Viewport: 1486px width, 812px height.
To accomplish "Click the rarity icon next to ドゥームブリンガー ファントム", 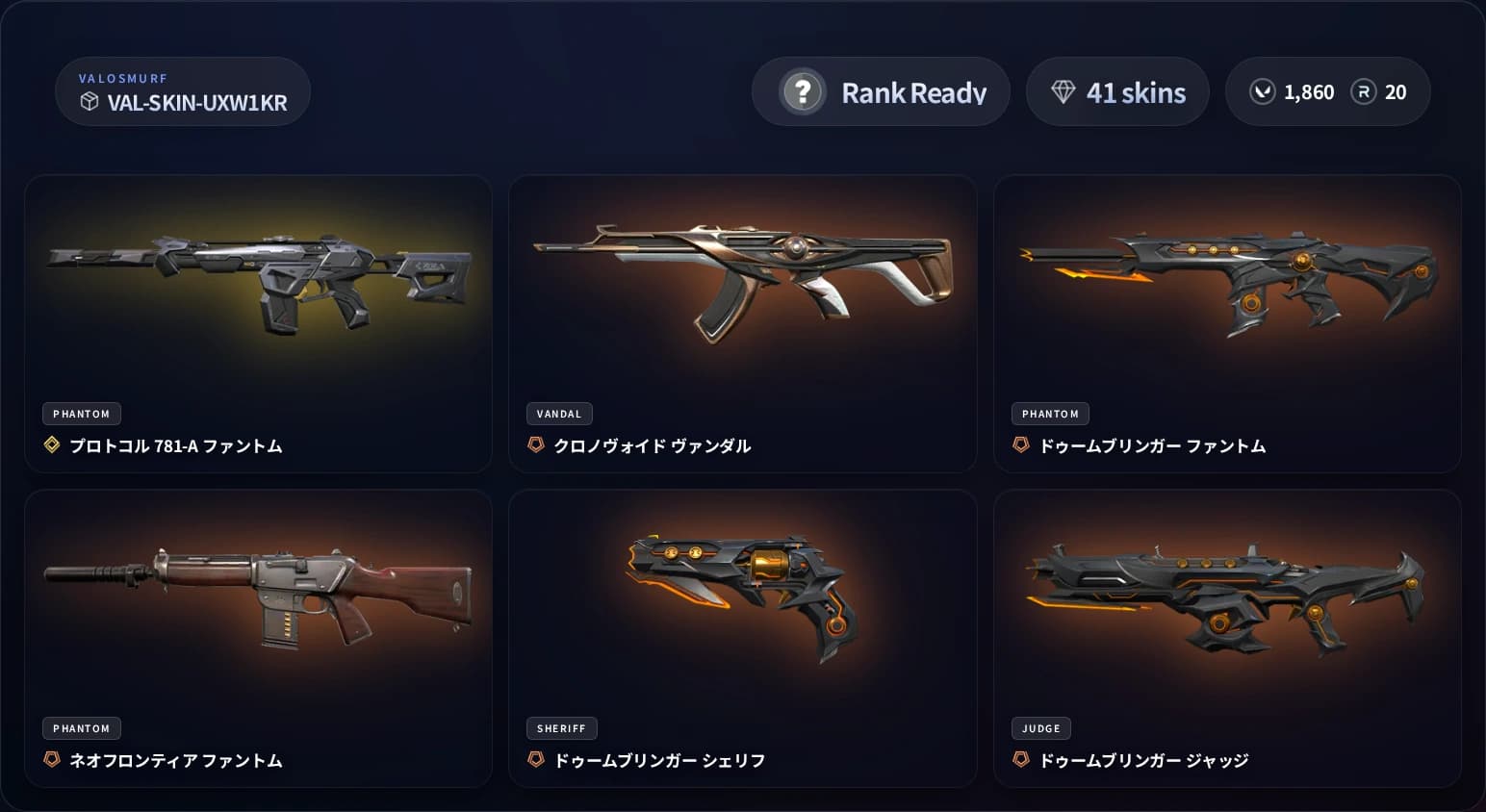I will (x=1020, y=444).
